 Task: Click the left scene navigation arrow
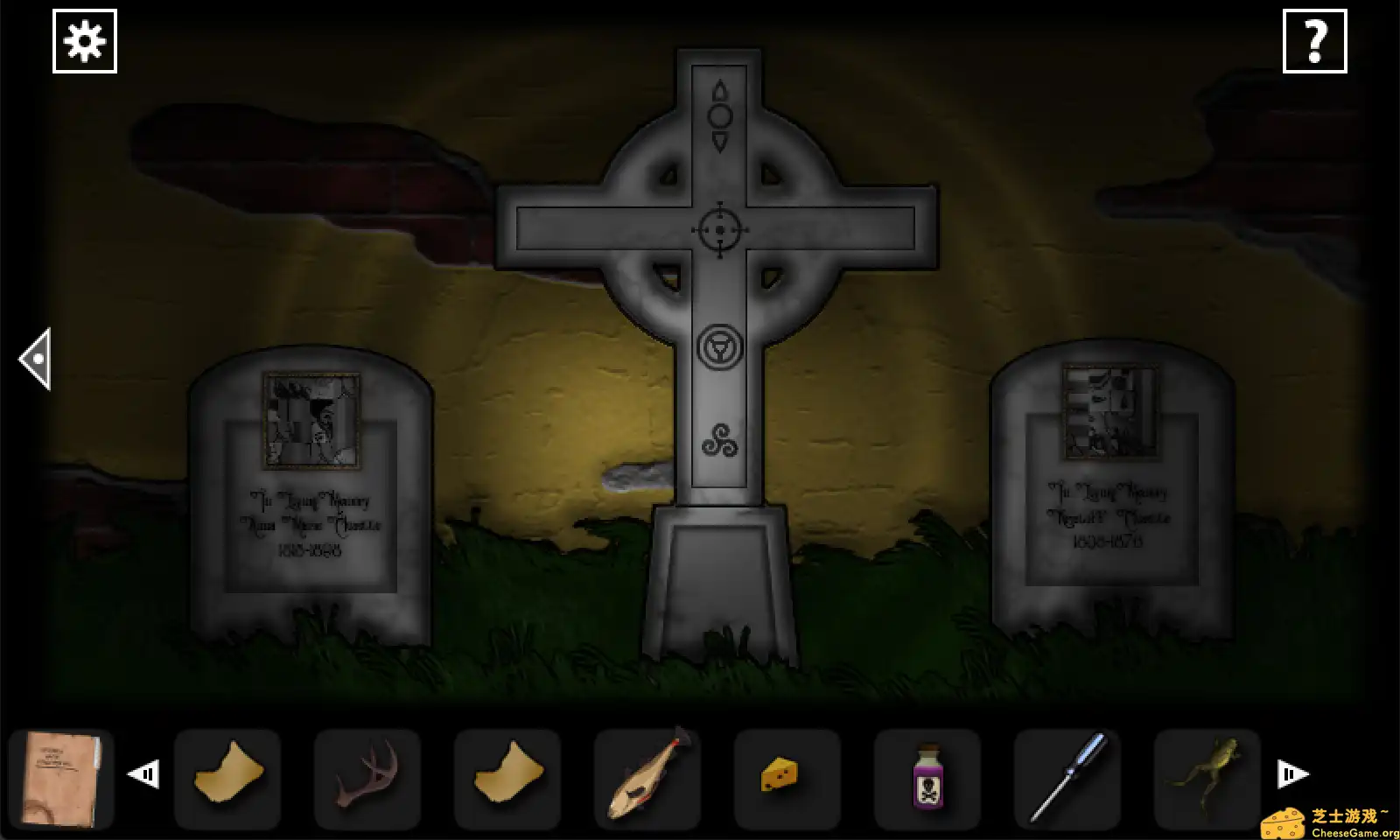point(35,359)
